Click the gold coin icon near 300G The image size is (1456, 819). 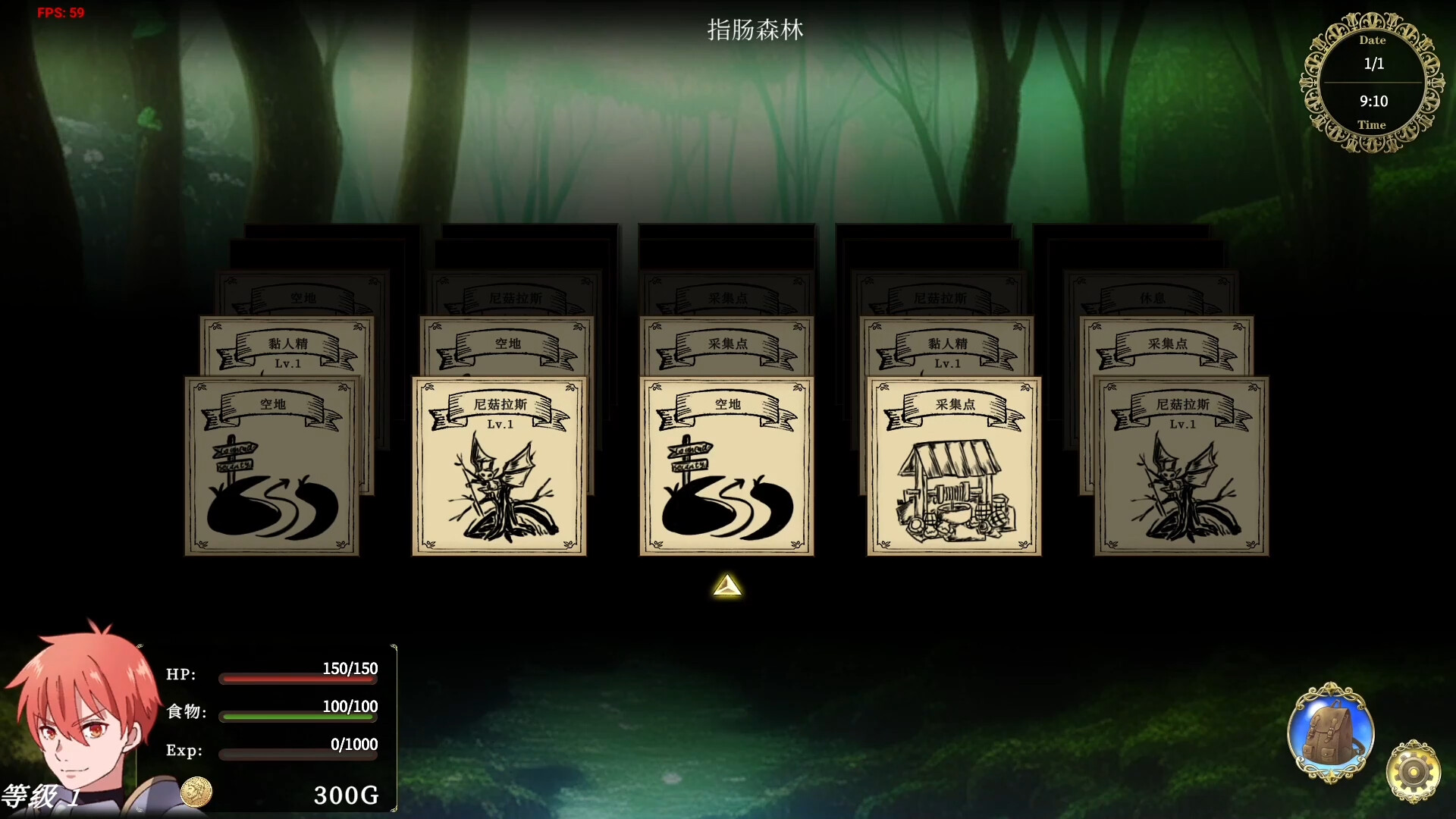point(197,790)
